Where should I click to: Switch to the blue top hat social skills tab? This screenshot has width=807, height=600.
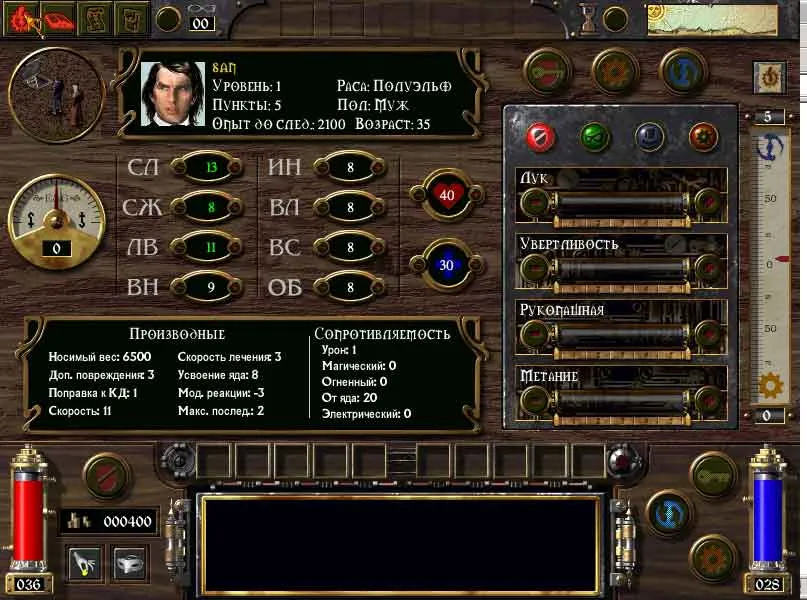pos(650,136)
